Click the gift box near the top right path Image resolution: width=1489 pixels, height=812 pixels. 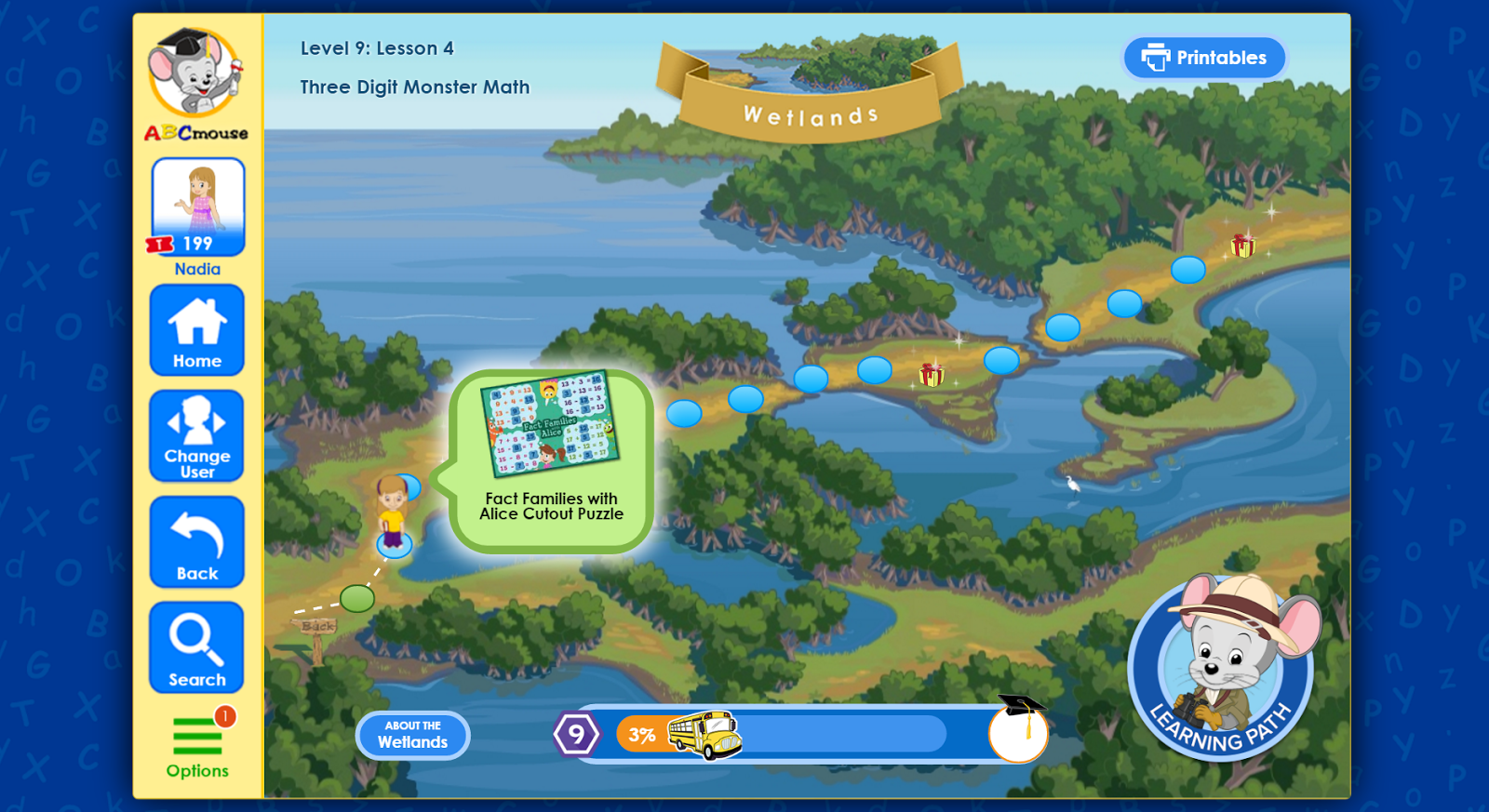tap(1243, 246)
